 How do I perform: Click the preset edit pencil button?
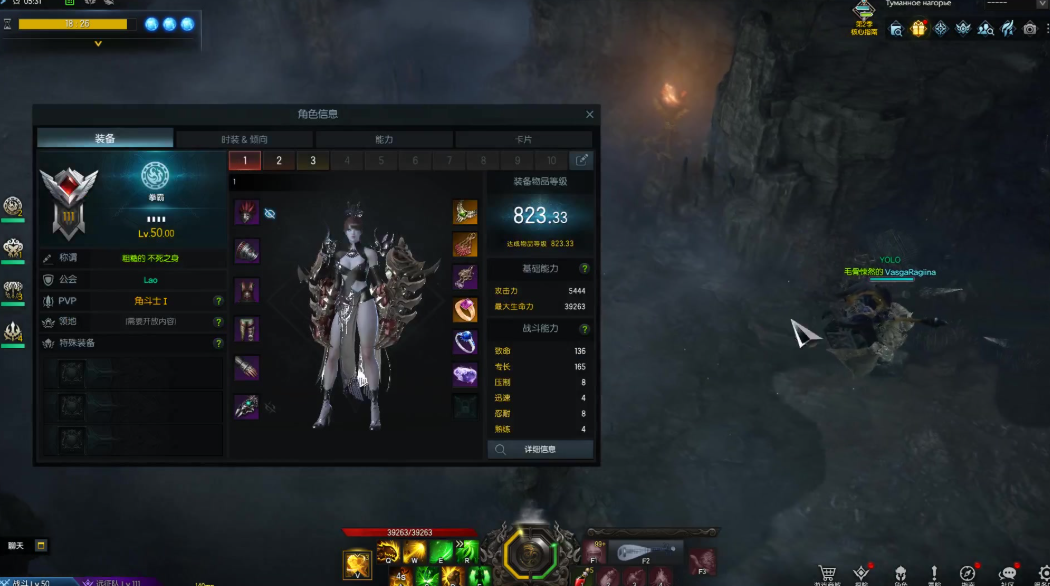pos(581,160)
